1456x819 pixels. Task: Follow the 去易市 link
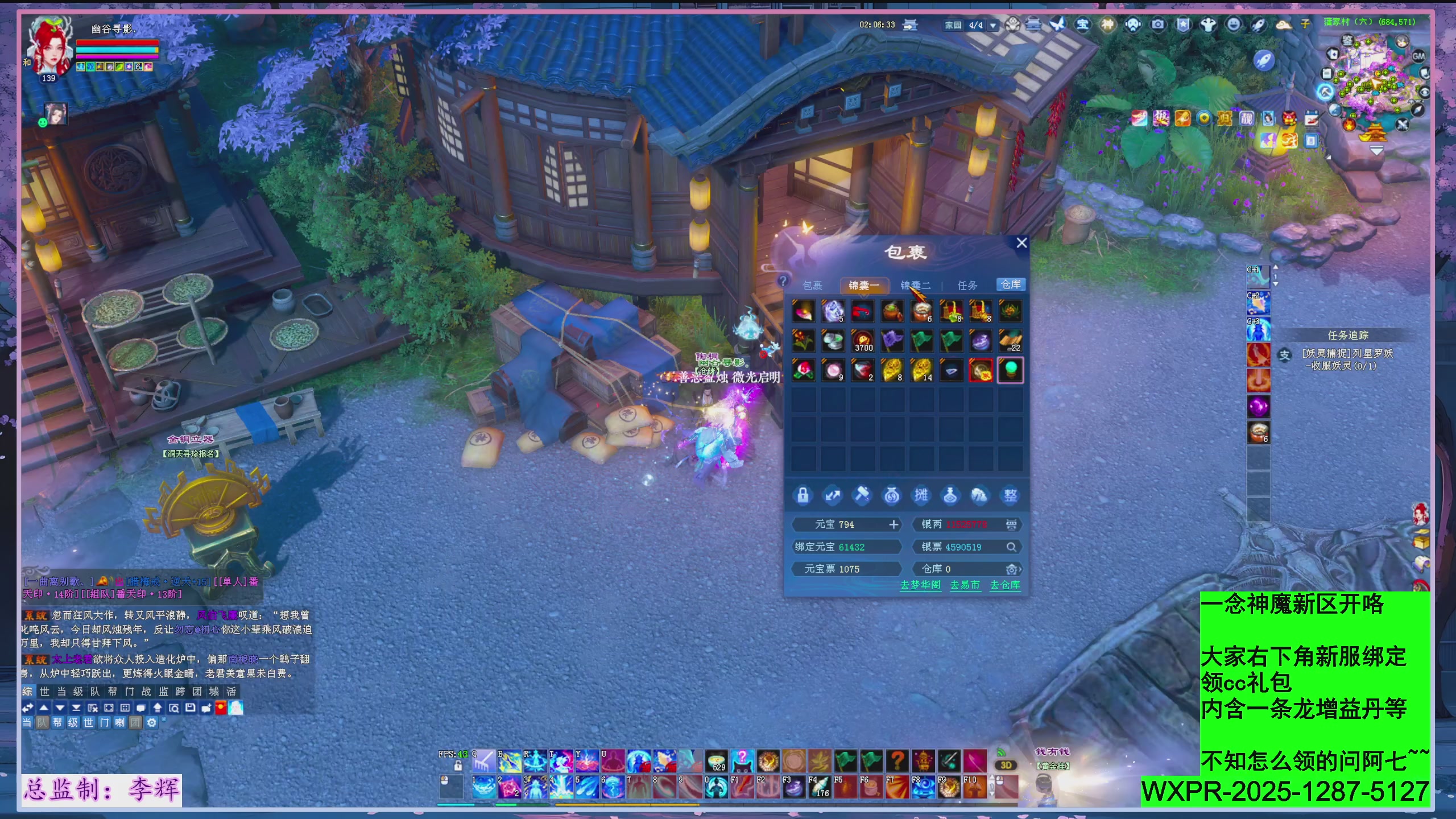(x=965, y=585)
